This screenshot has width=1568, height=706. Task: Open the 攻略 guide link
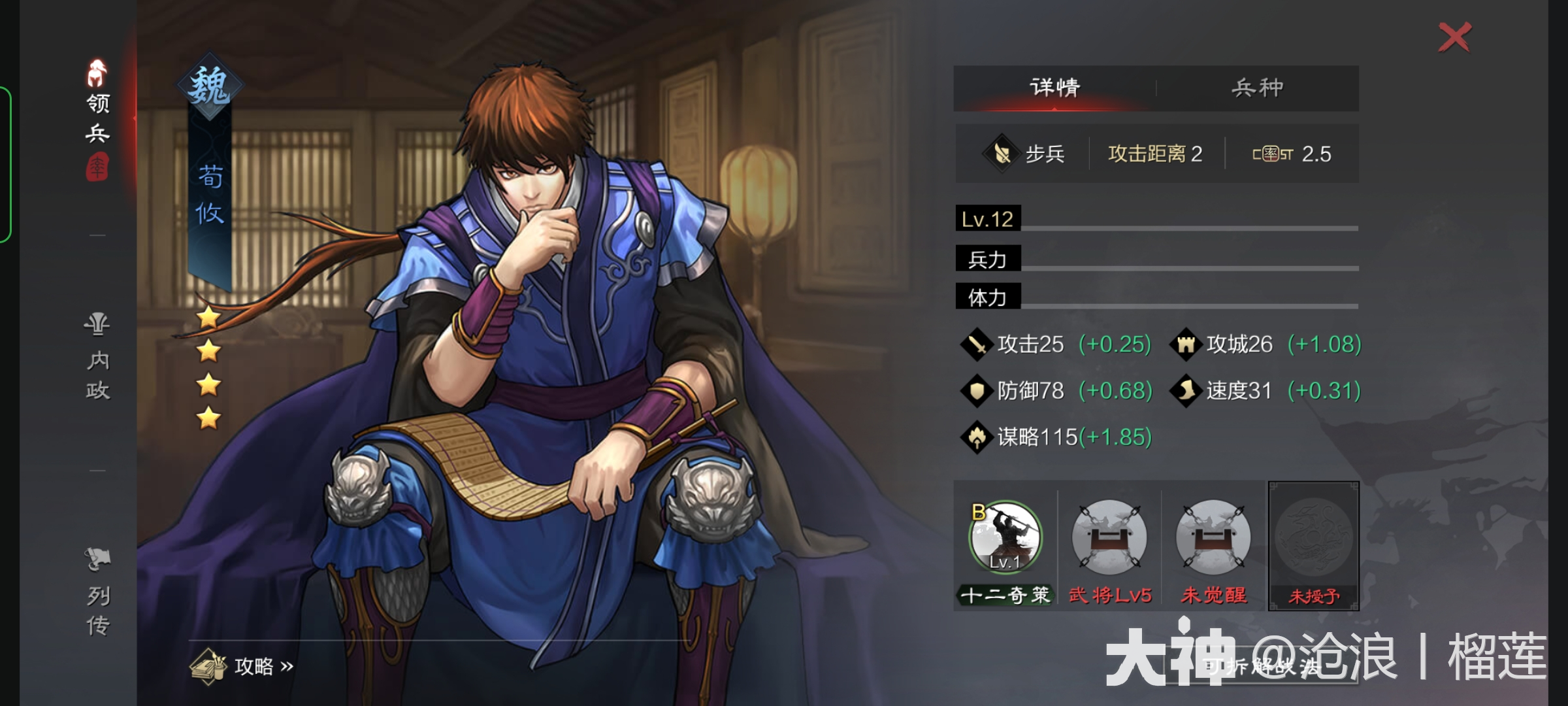pos(242,665)
